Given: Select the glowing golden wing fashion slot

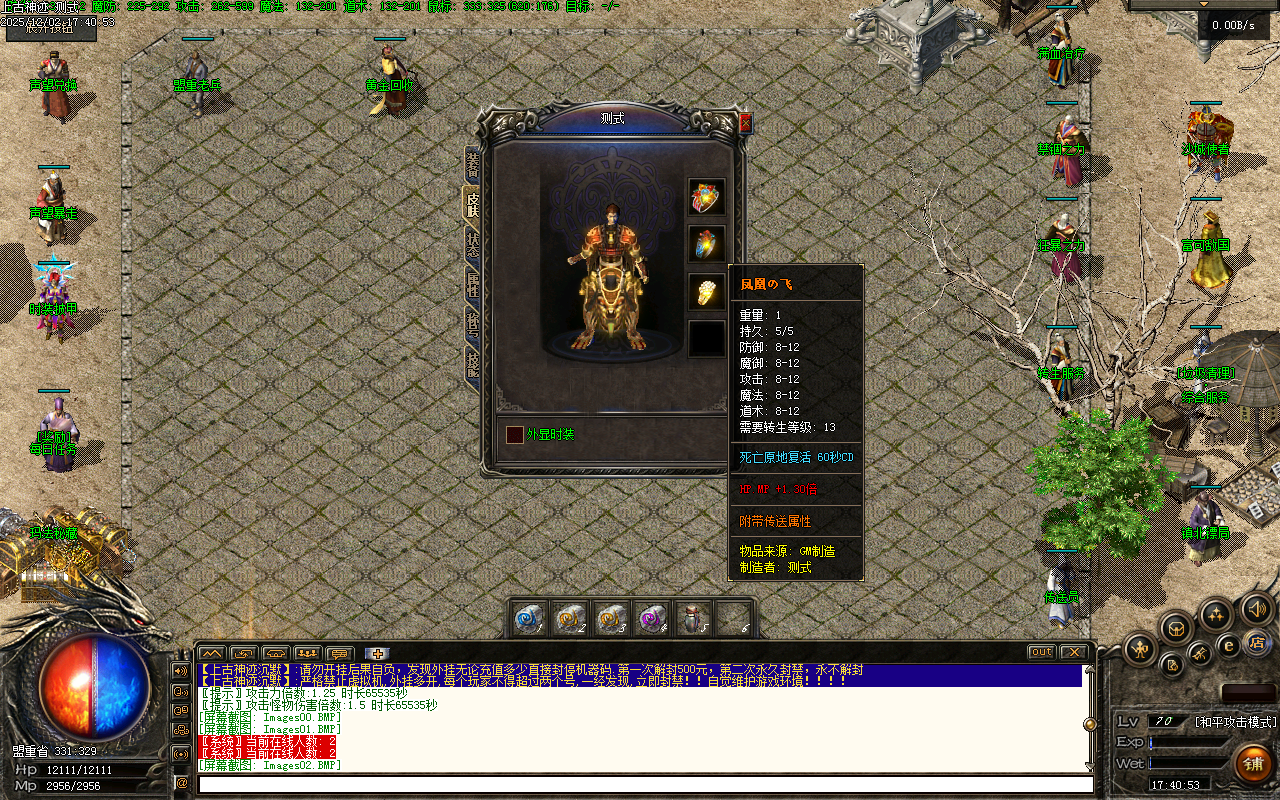Looking at the screenshot, I should (x=707, y=291).
